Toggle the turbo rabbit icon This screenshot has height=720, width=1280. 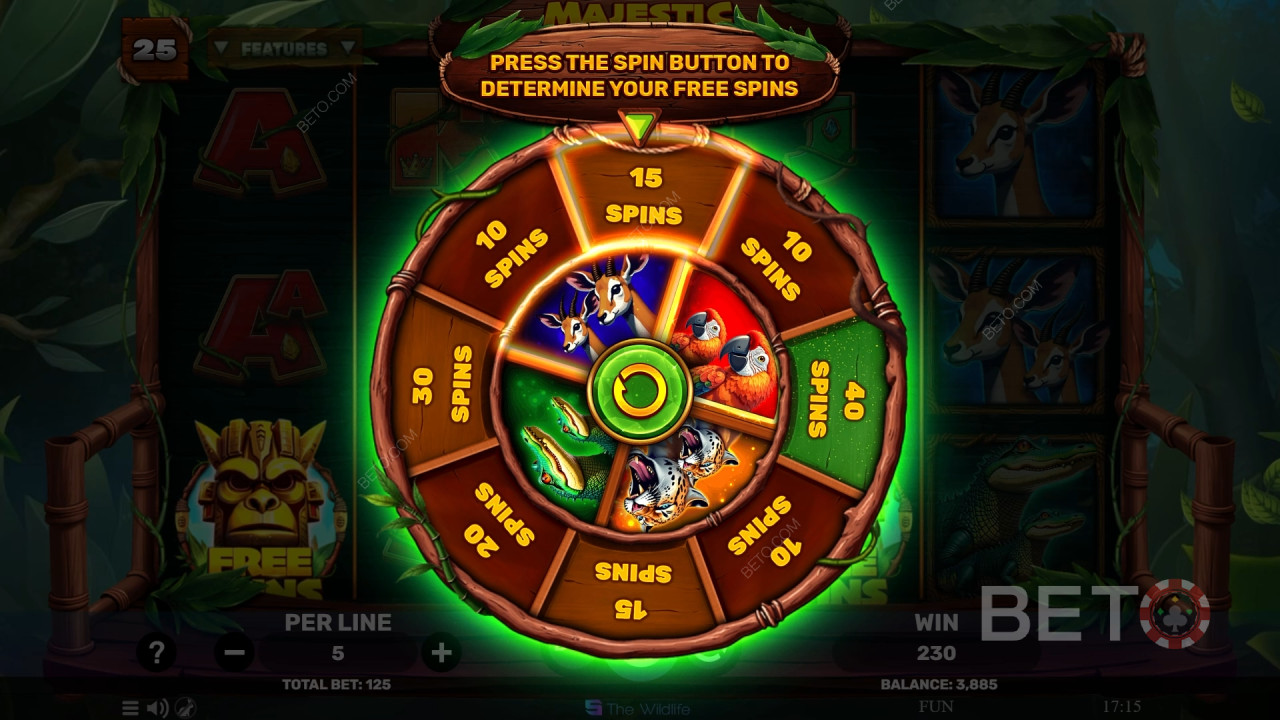186,708
